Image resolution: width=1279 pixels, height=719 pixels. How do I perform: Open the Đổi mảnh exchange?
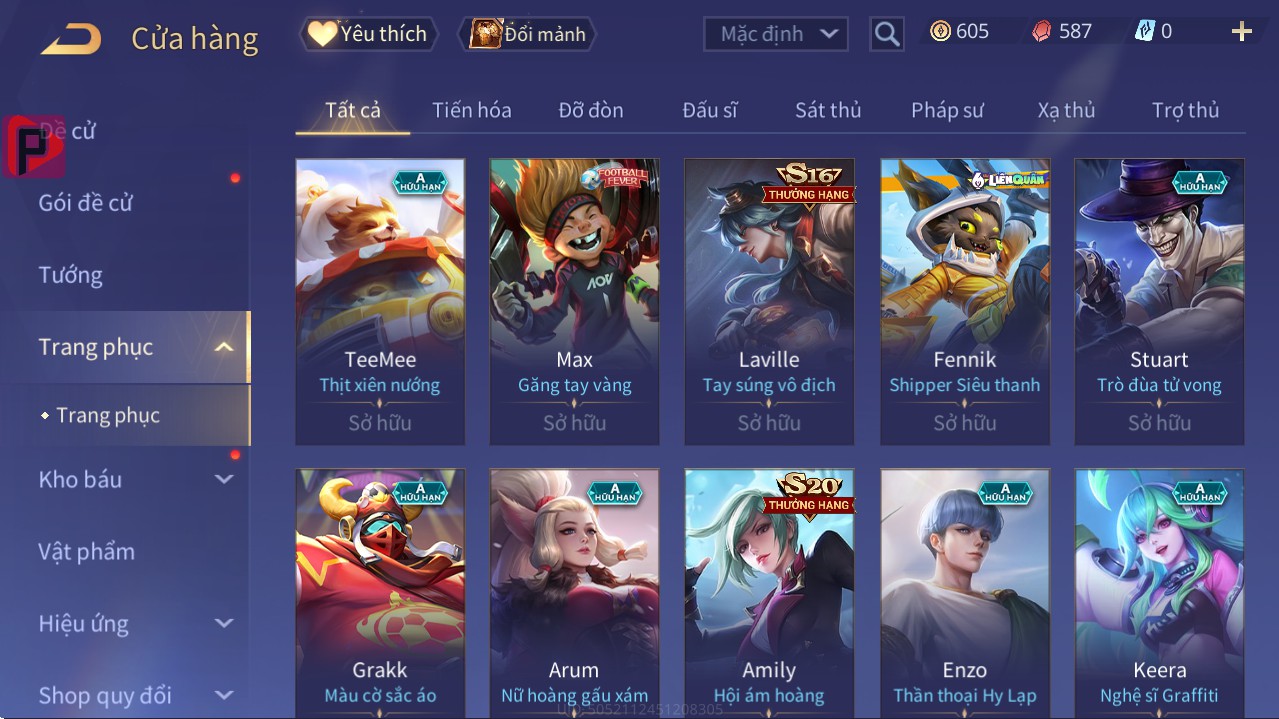[527, 34]
